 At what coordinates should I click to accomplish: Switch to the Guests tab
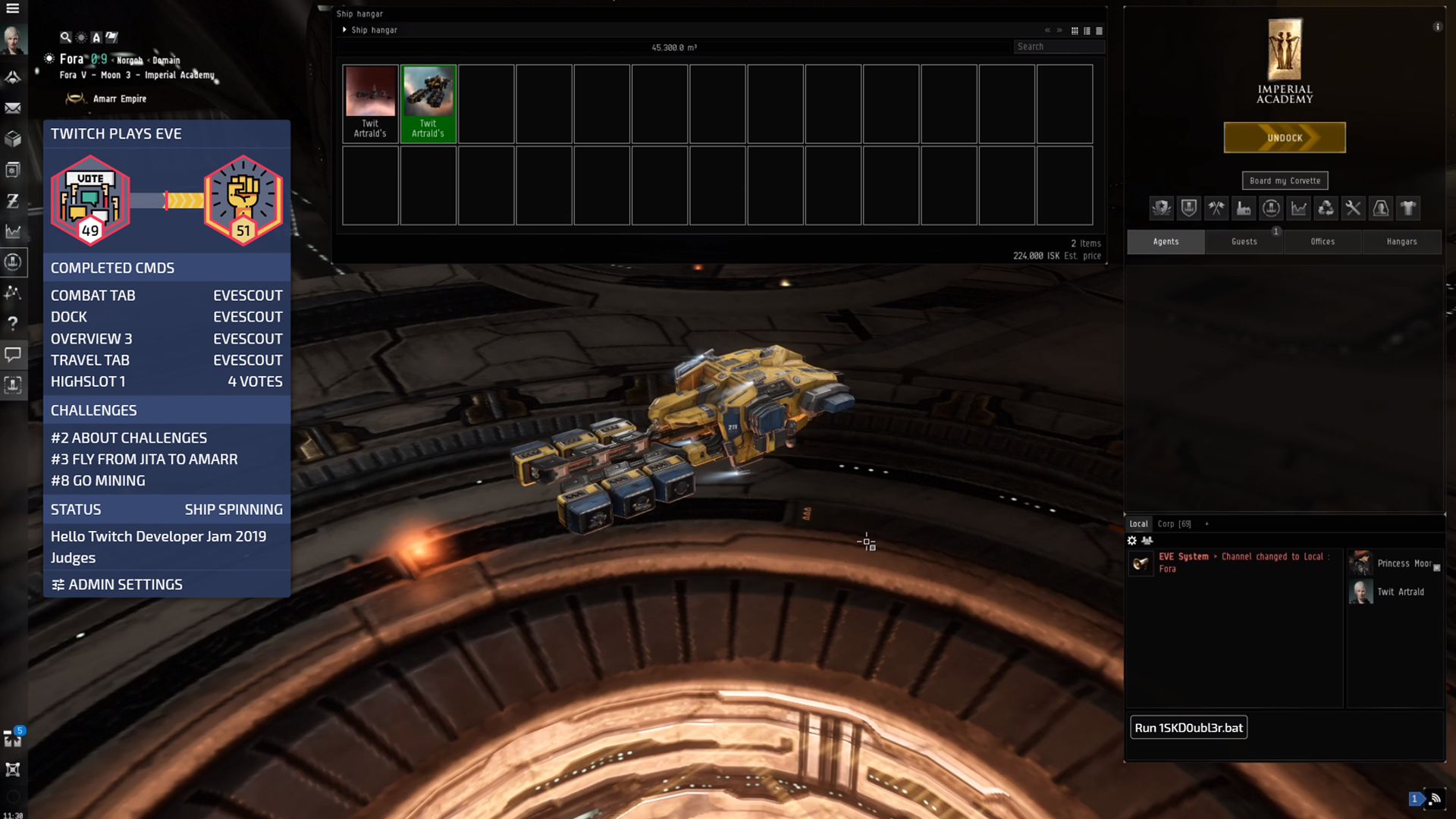1244,241
